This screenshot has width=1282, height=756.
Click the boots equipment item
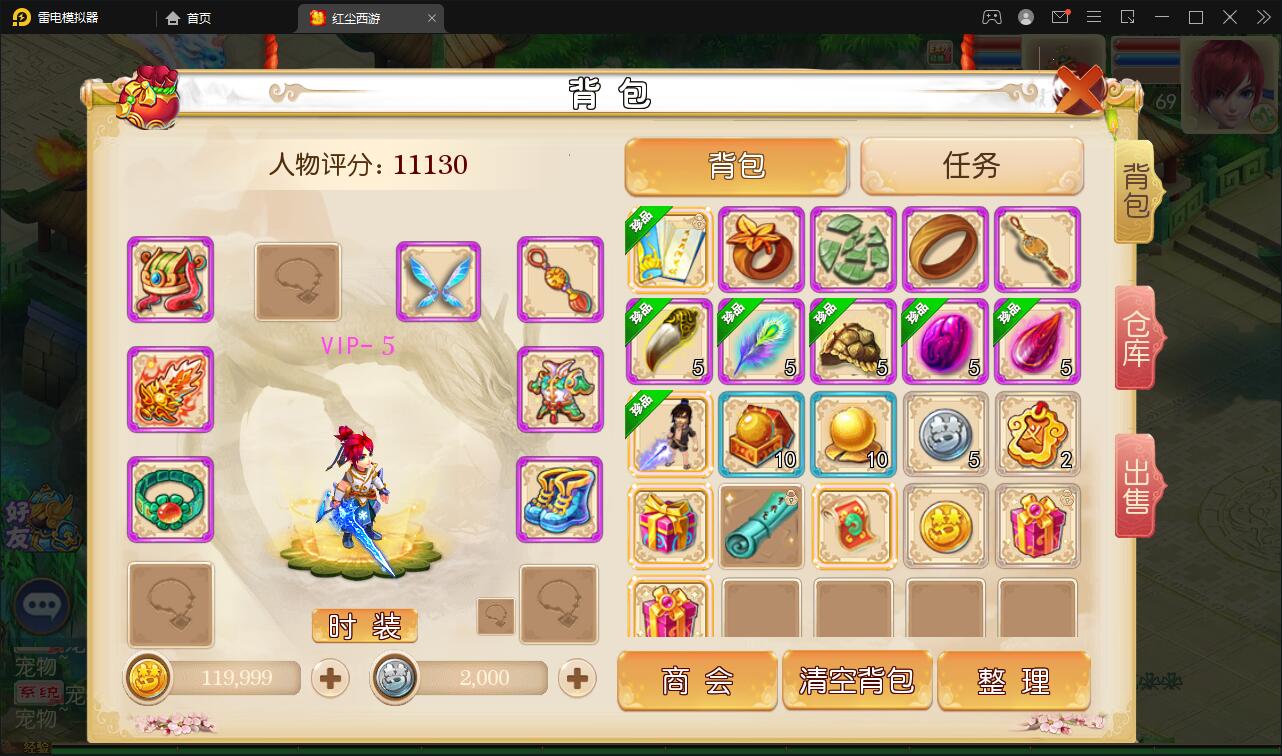point(560,500)
